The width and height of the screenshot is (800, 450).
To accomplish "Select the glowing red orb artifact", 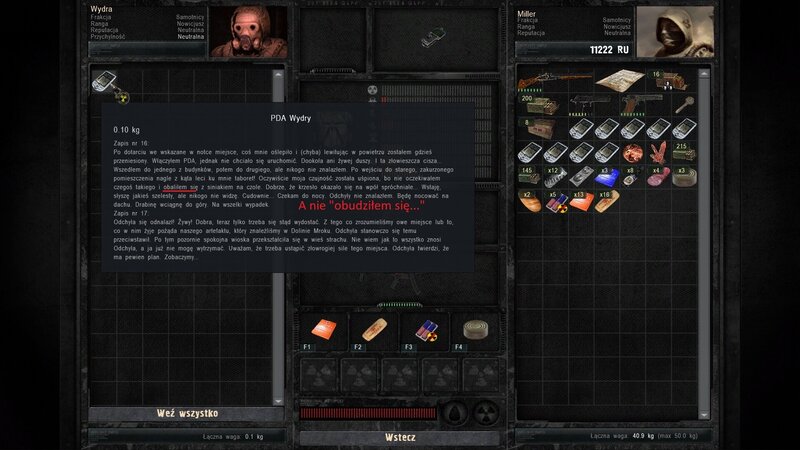I will pyautogui.click(x=632, y=152).
